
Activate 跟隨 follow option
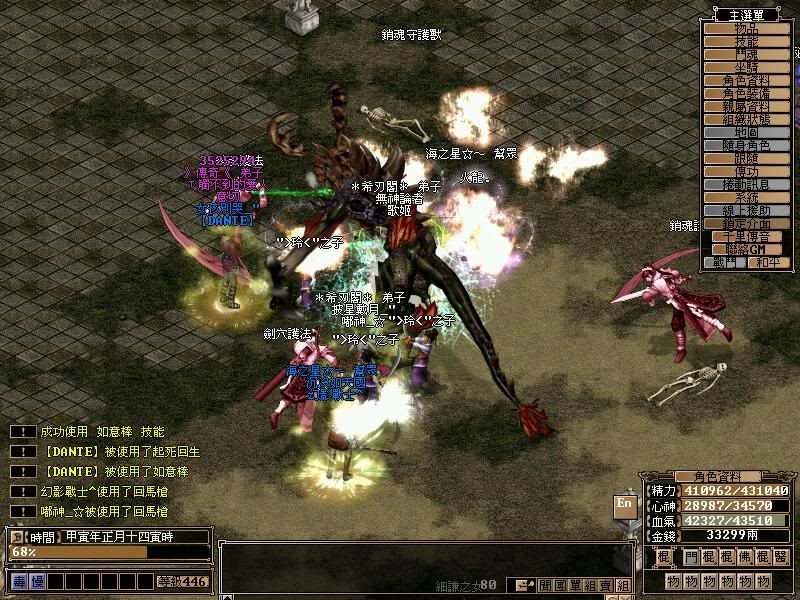[747, 158]
